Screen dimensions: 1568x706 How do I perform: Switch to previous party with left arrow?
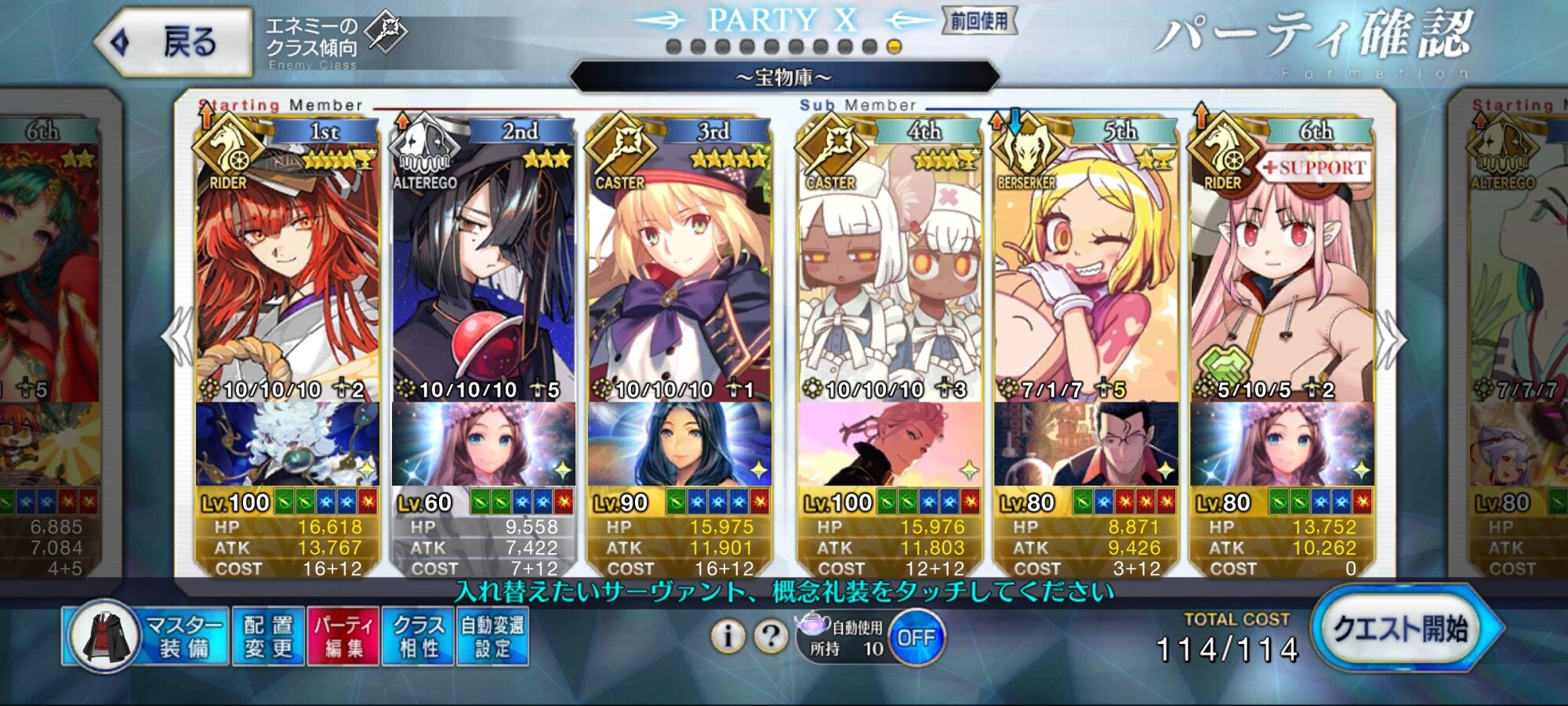click(x=177, y=337)
